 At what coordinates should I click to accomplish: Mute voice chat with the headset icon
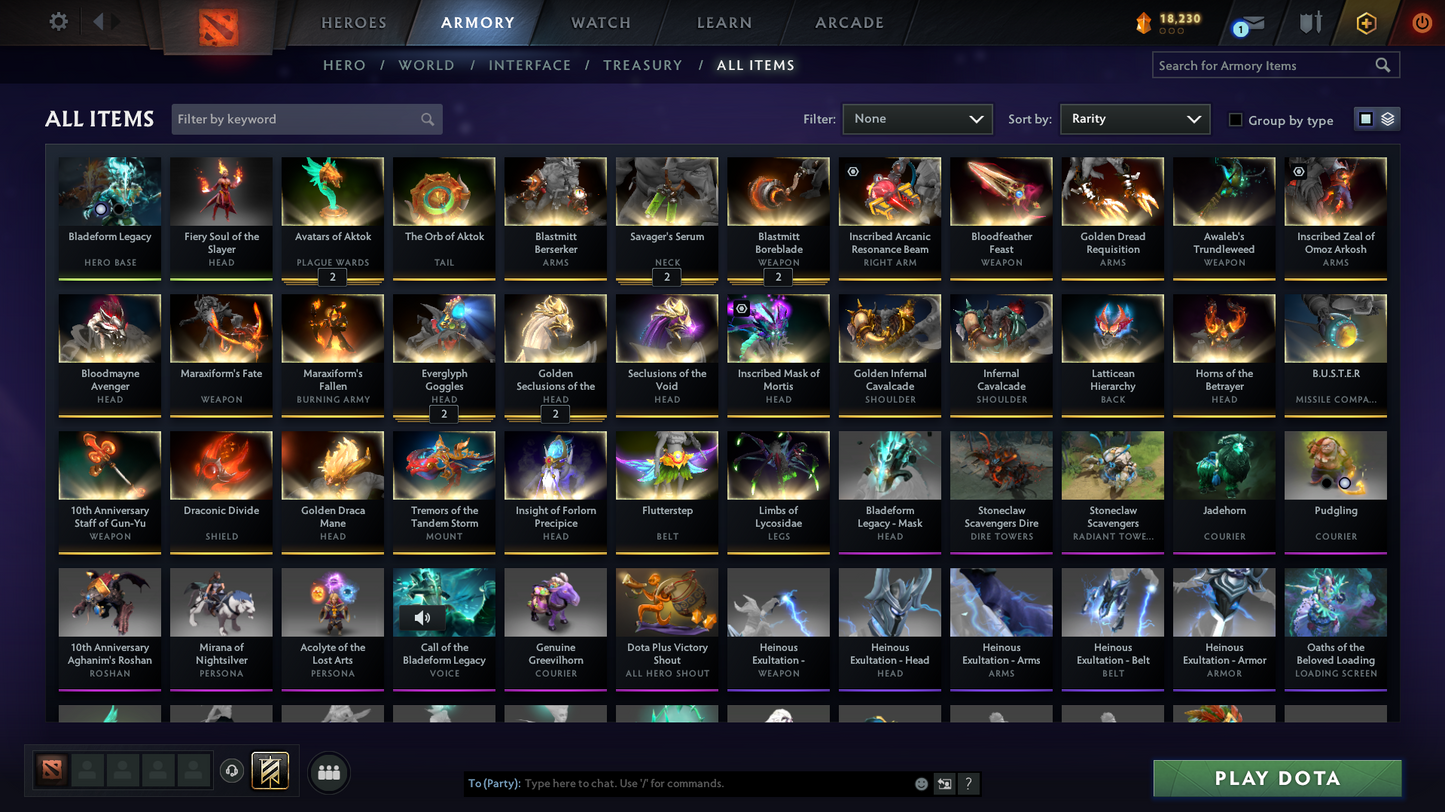pyautogui.click(x=231, y=770)
